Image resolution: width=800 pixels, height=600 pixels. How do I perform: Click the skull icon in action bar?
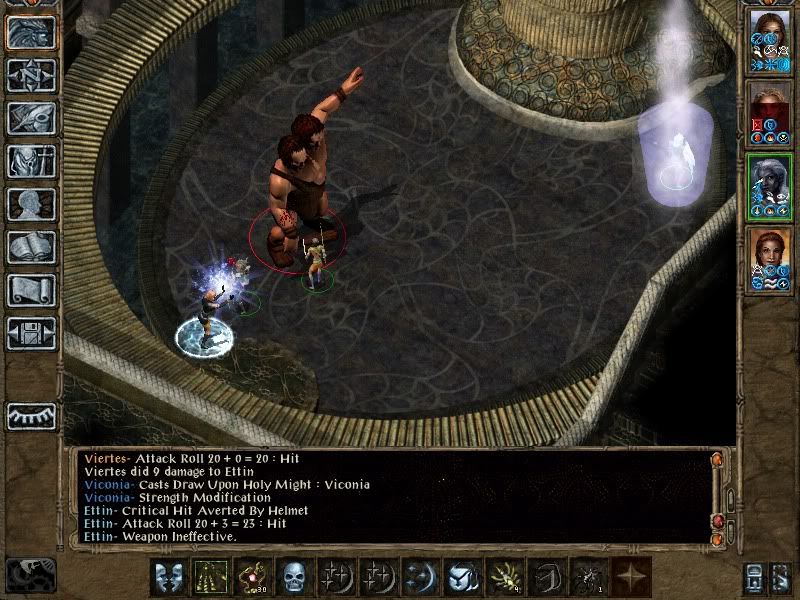[293, 577]
